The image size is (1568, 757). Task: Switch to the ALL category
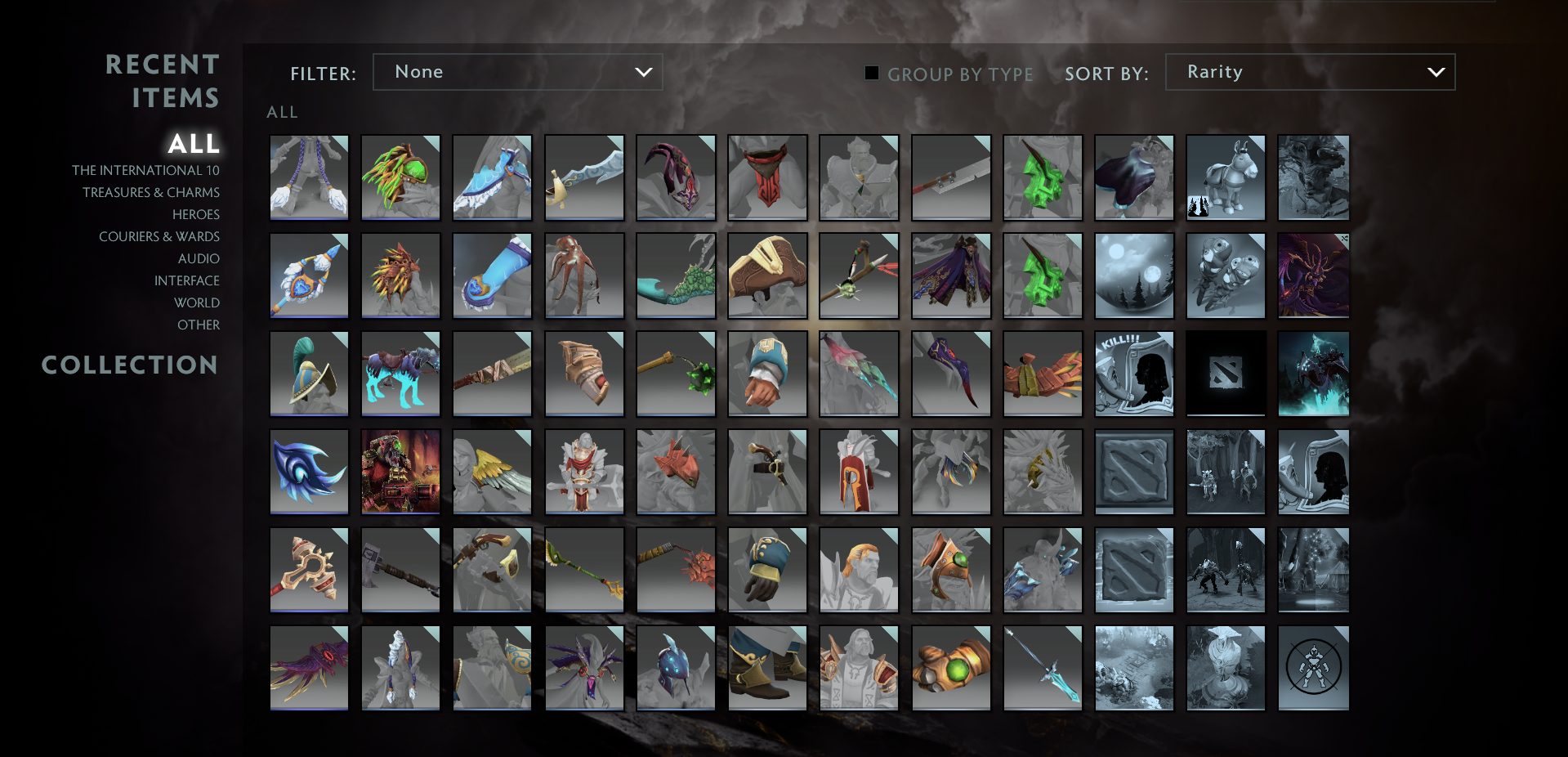[194, 144]
